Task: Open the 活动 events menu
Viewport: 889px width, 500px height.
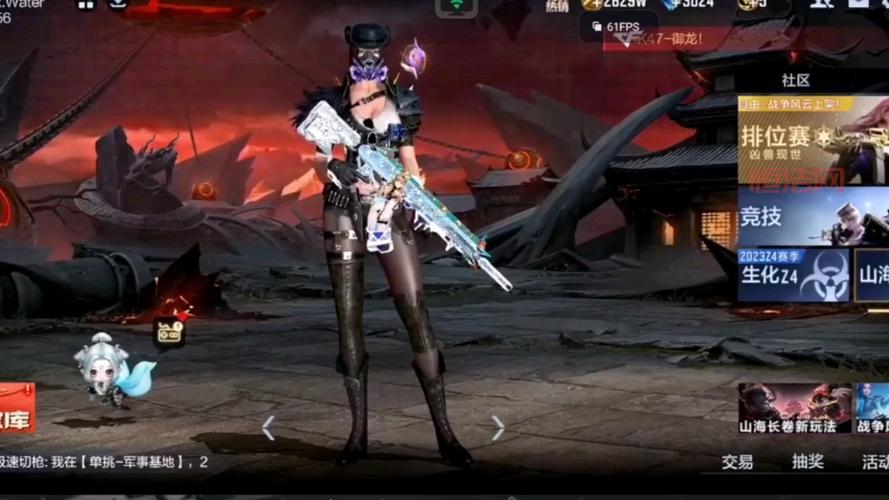Action: pyautogui.click(x=875, y=462)
